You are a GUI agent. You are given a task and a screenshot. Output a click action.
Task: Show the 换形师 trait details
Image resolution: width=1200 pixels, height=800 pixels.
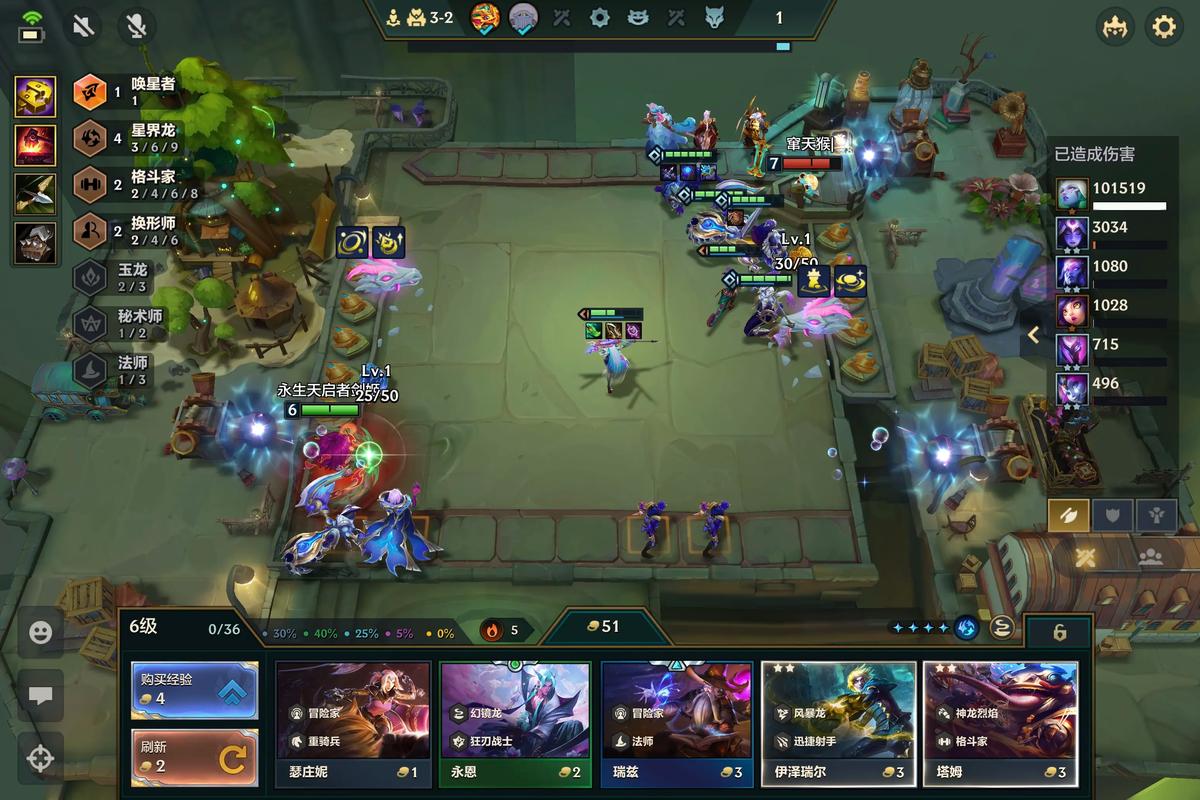tap(125, 232)
